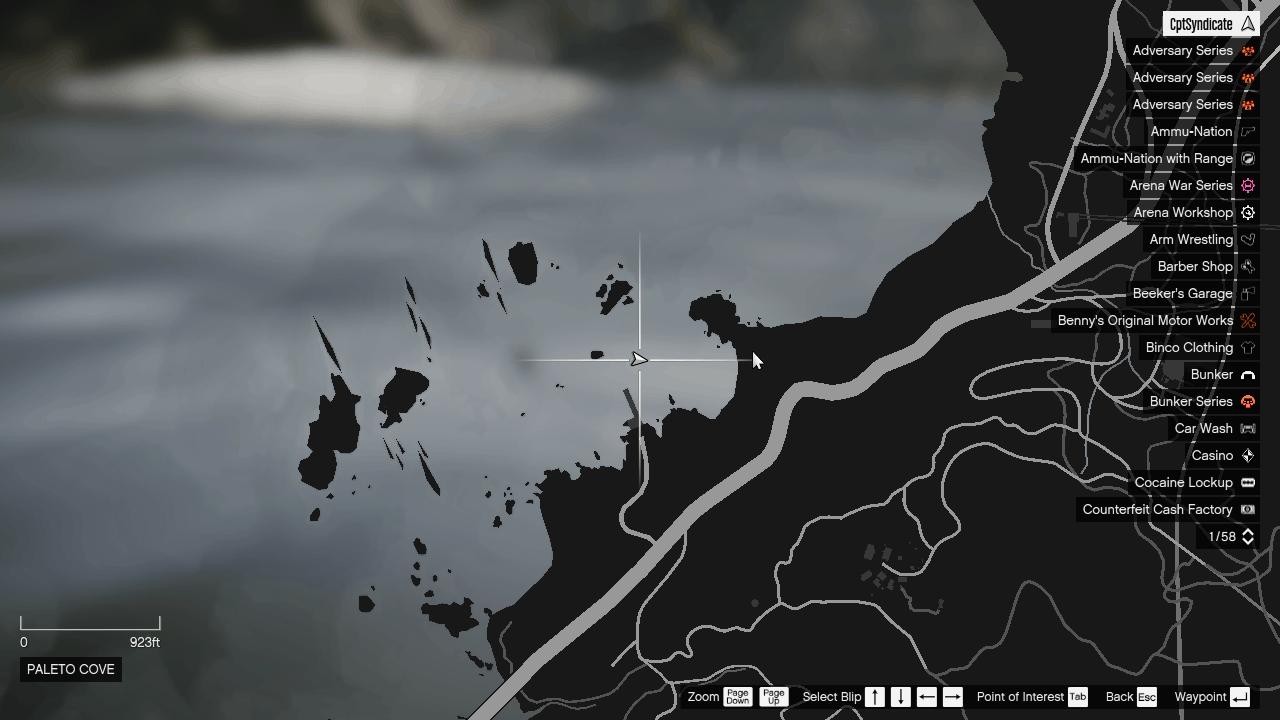
Task: Select the Barber Shop scissors icon
Action: click(1247, 266)
